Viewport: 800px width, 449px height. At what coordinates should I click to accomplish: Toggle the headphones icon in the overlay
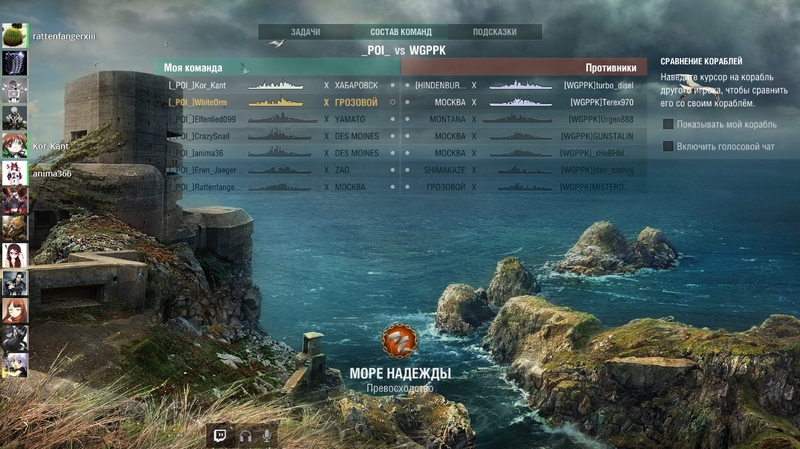pos(245,435)
